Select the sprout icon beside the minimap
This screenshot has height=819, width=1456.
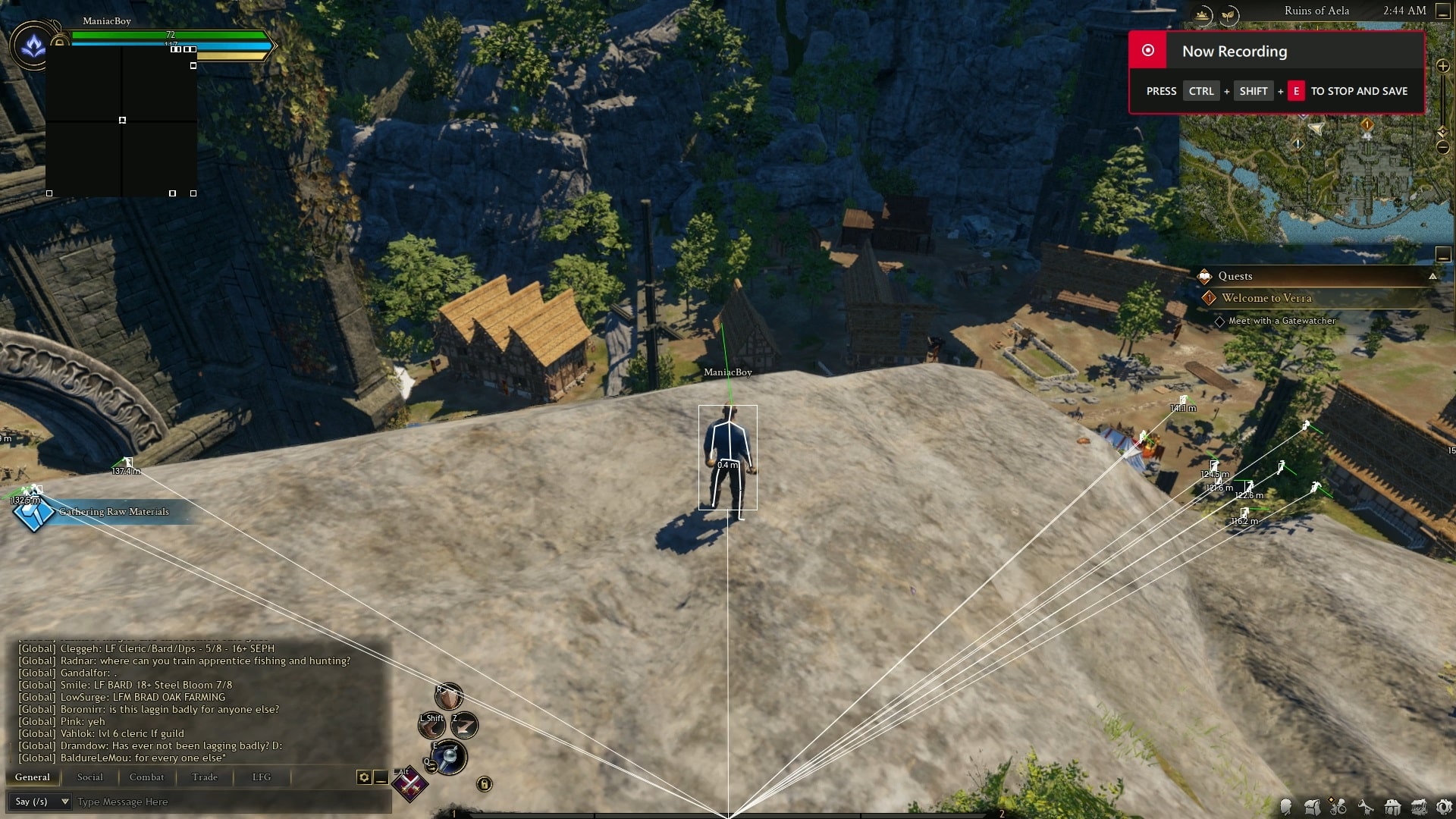coord(1229,13)
